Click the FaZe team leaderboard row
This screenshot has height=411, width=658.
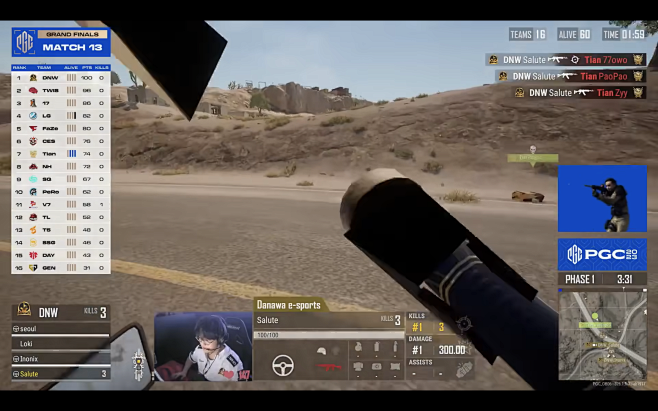coord(60,128)
